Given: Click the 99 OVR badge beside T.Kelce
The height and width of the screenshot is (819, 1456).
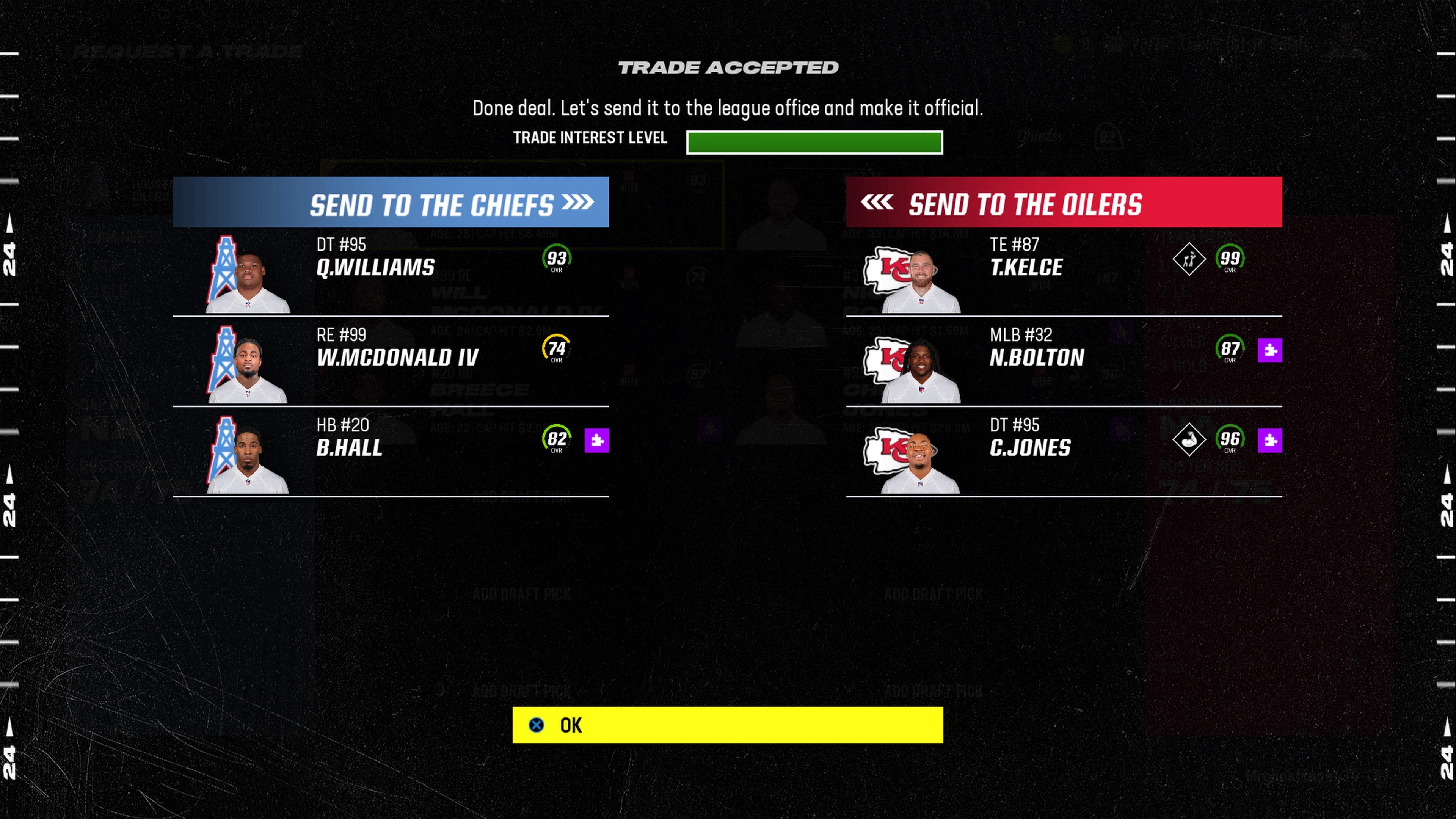Looking at the screenshot, I should point(1231,259).
